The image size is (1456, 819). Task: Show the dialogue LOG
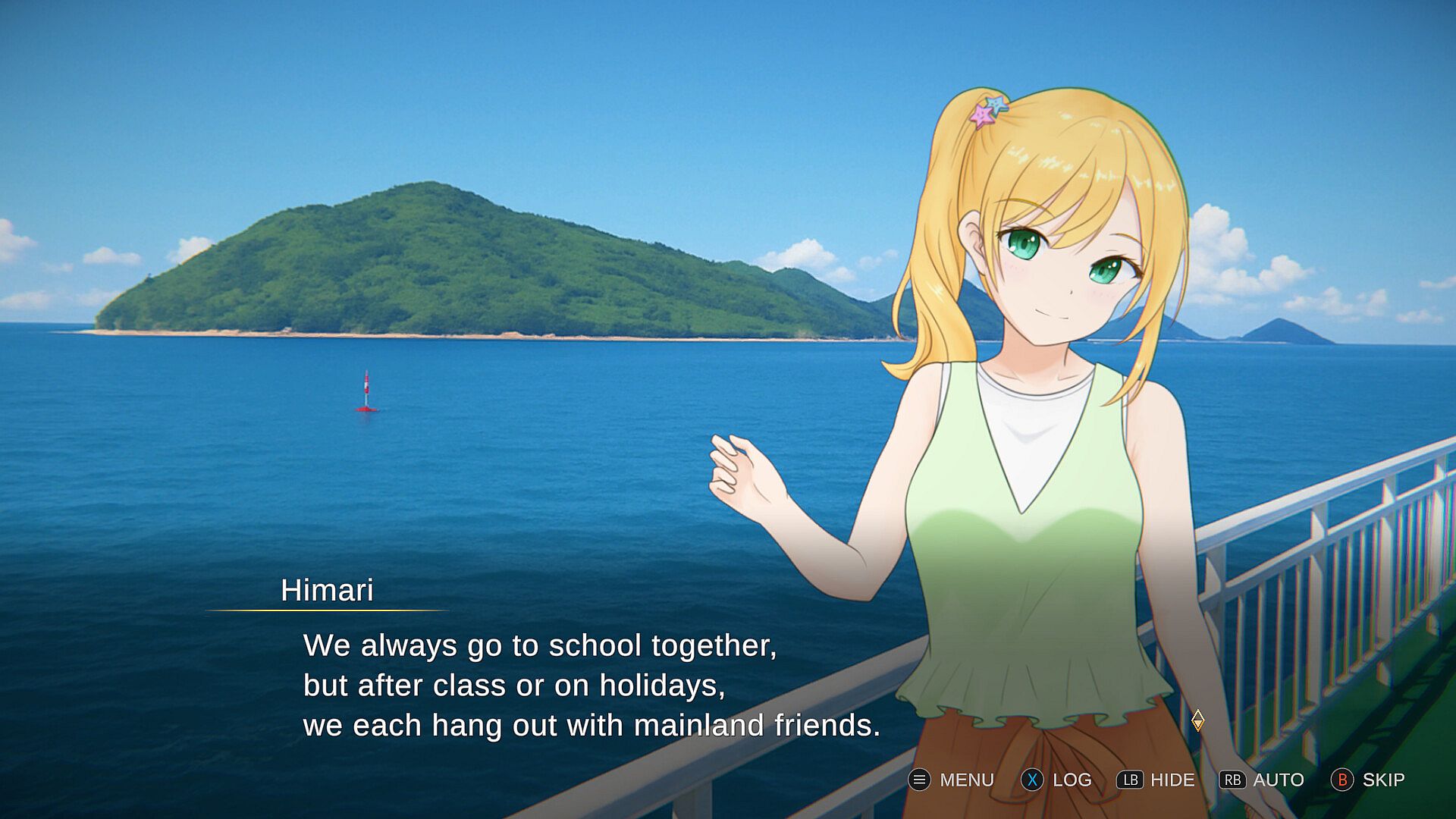(x=1056, y=780)
